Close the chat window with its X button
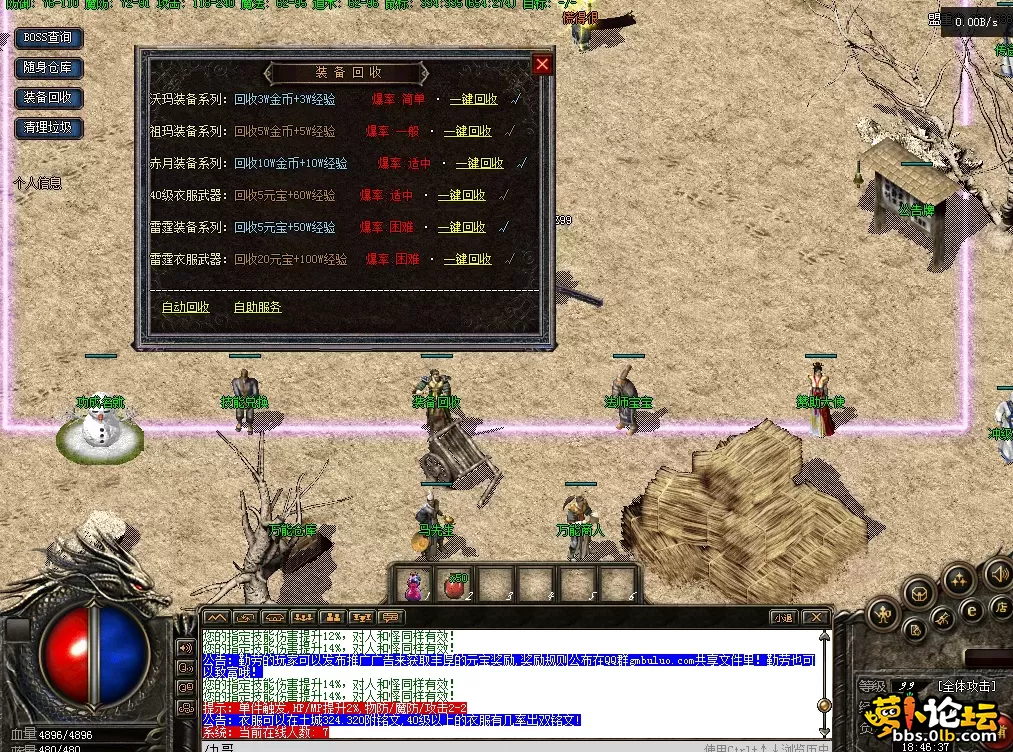 click(x=816, y=617)
